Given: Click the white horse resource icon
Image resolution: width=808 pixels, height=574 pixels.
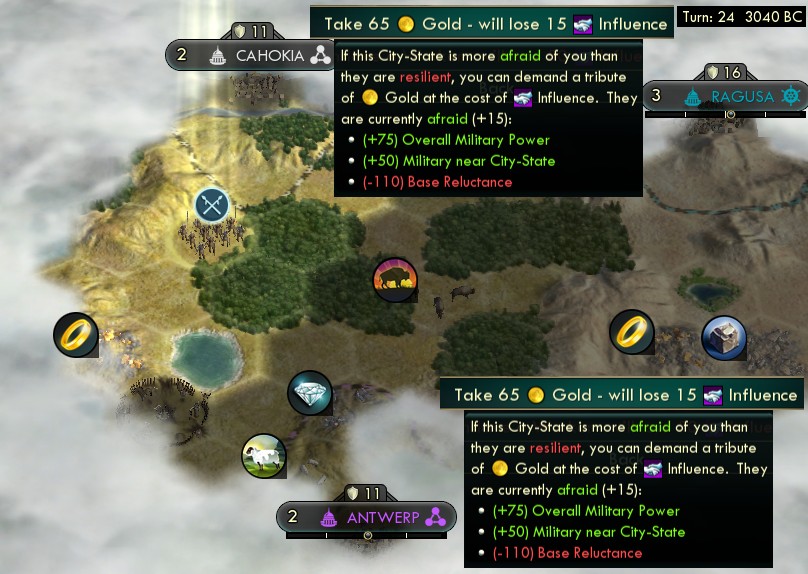Looking at the screenshot, I should (264, 455).
